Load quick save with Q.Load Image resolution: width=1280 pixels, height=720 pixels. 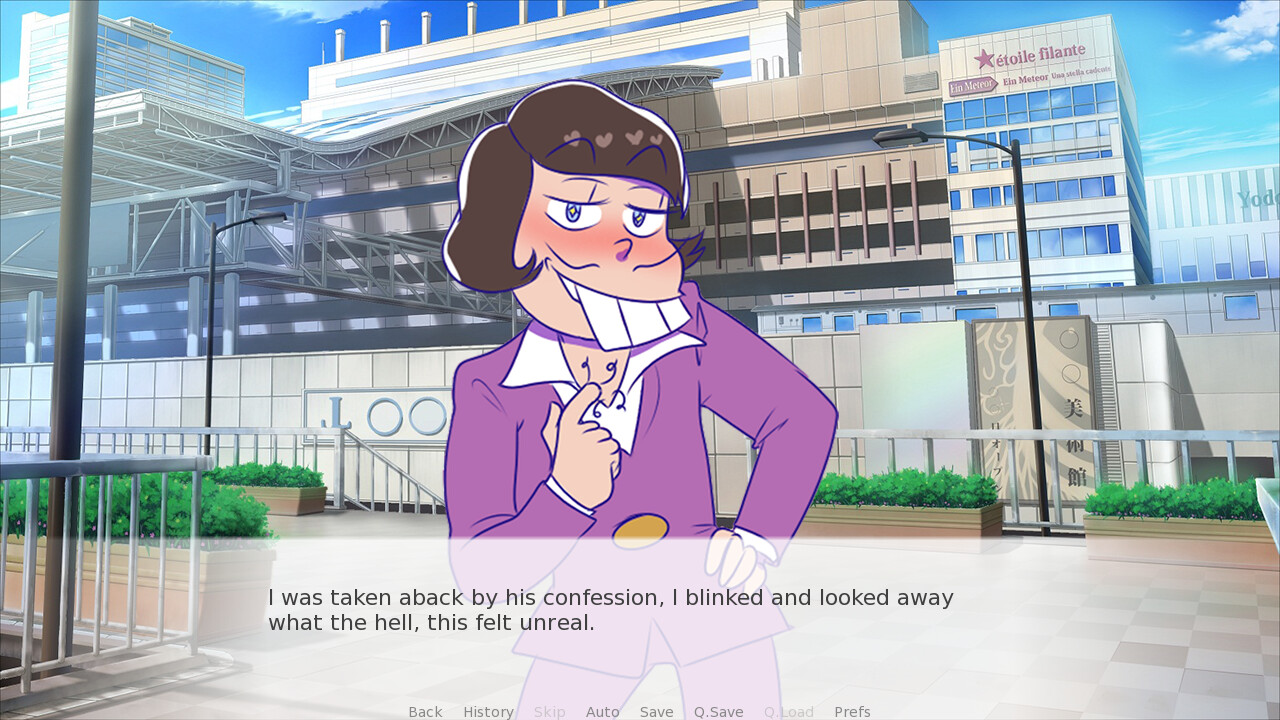pos(788,712)
